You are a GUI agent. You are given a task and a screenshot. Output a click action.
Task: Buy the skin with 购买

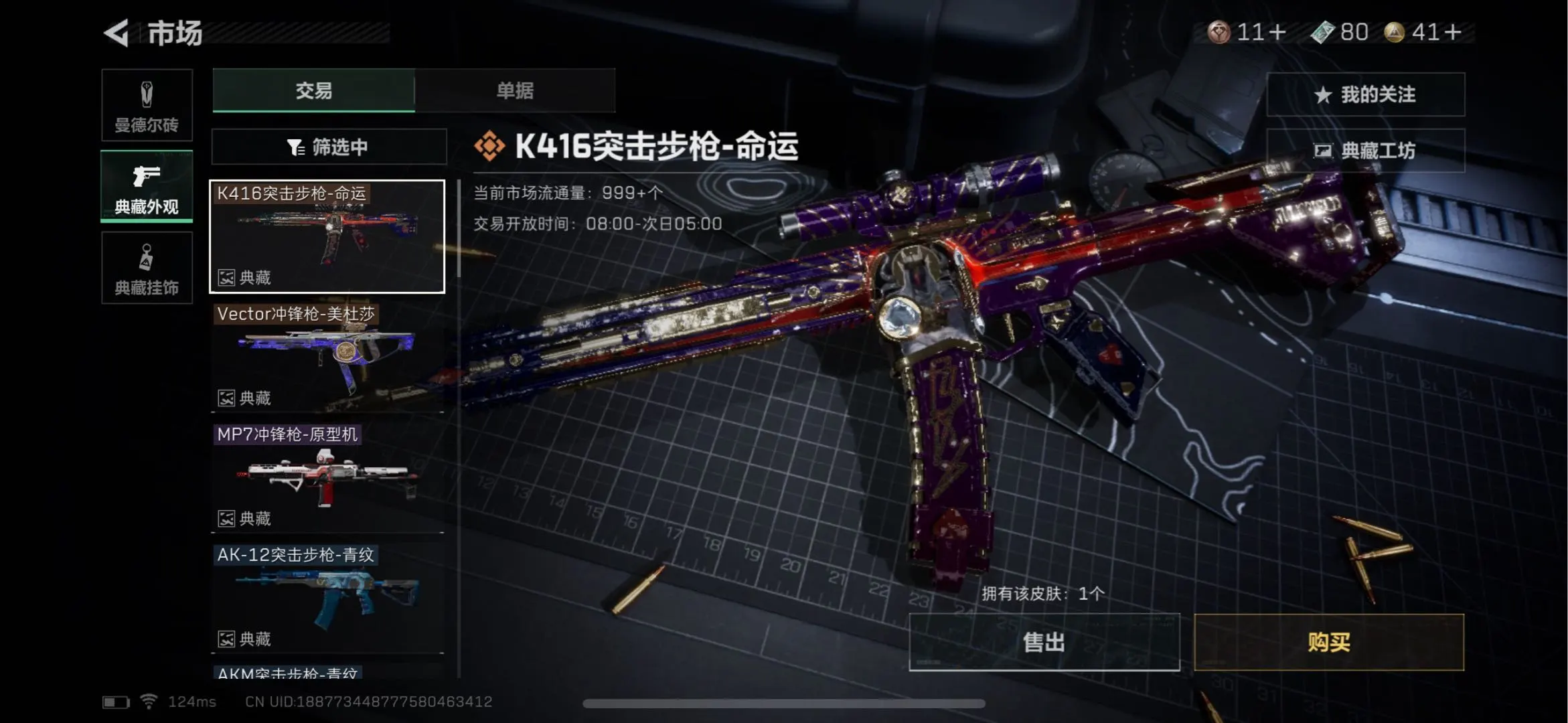point(1328,642)
